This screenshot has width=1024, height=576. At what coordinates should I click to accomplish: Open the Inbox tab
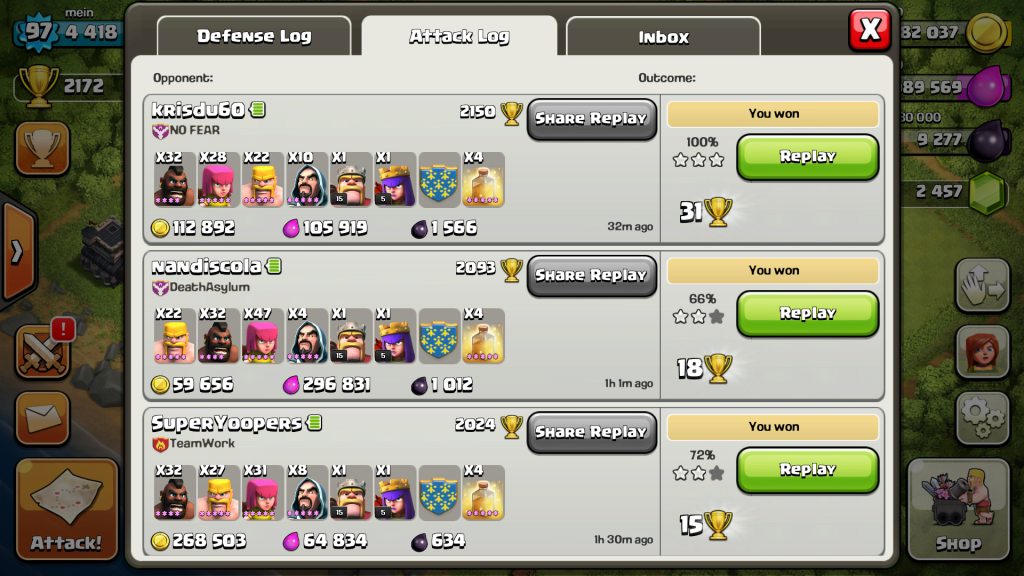pyautogui.click(x=663, y=37)
